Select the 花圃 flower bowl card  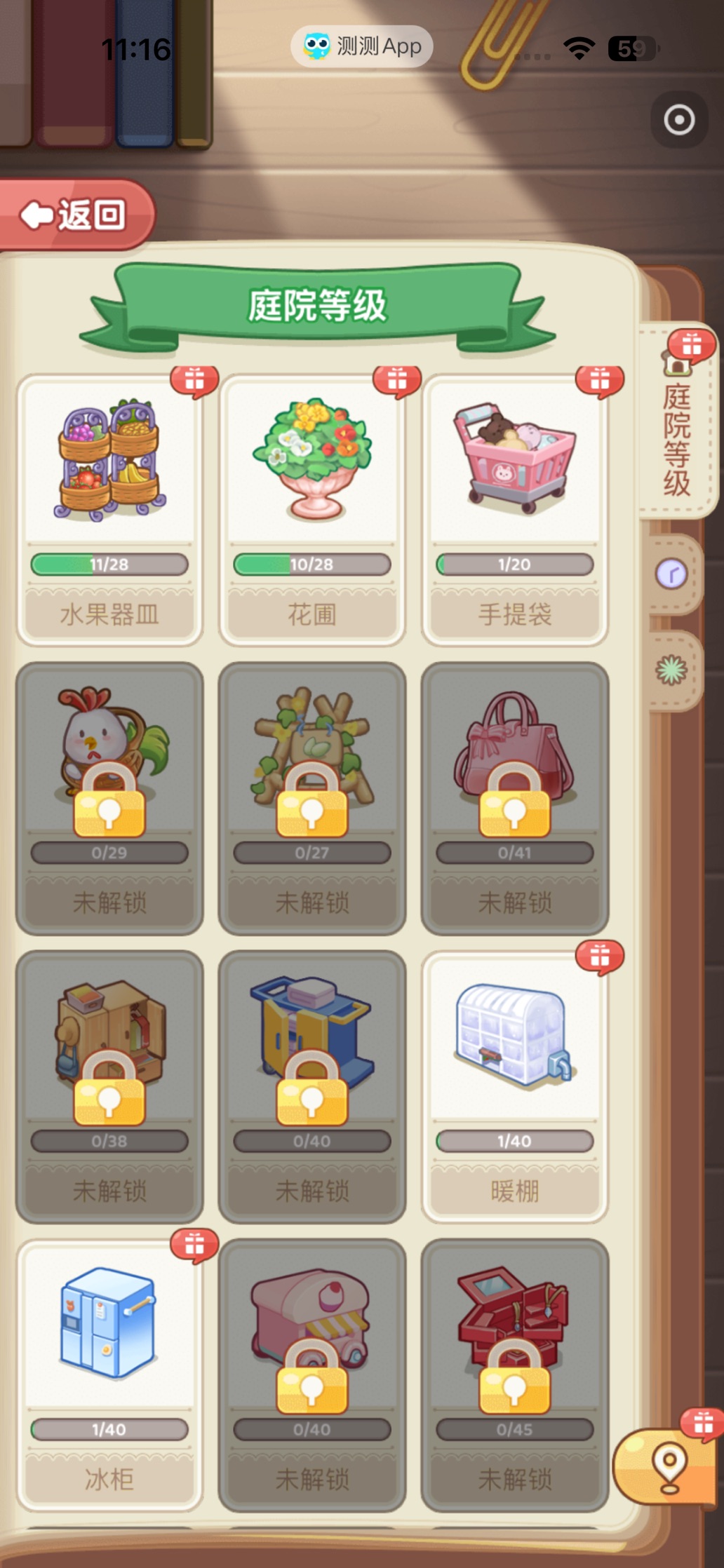[312, 508]
